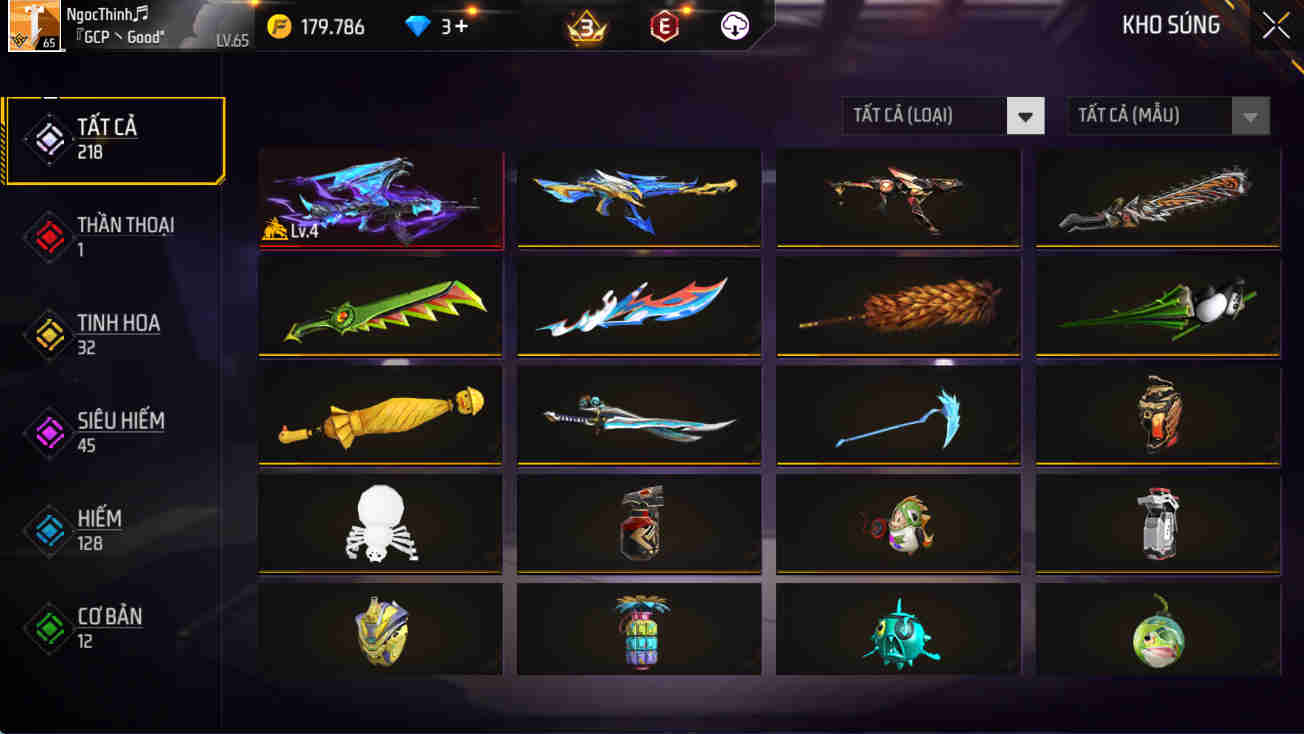Select the white spider grenade skin
Image resolution: width=1304 pixels, height=734 pixels.
point(380,522)
